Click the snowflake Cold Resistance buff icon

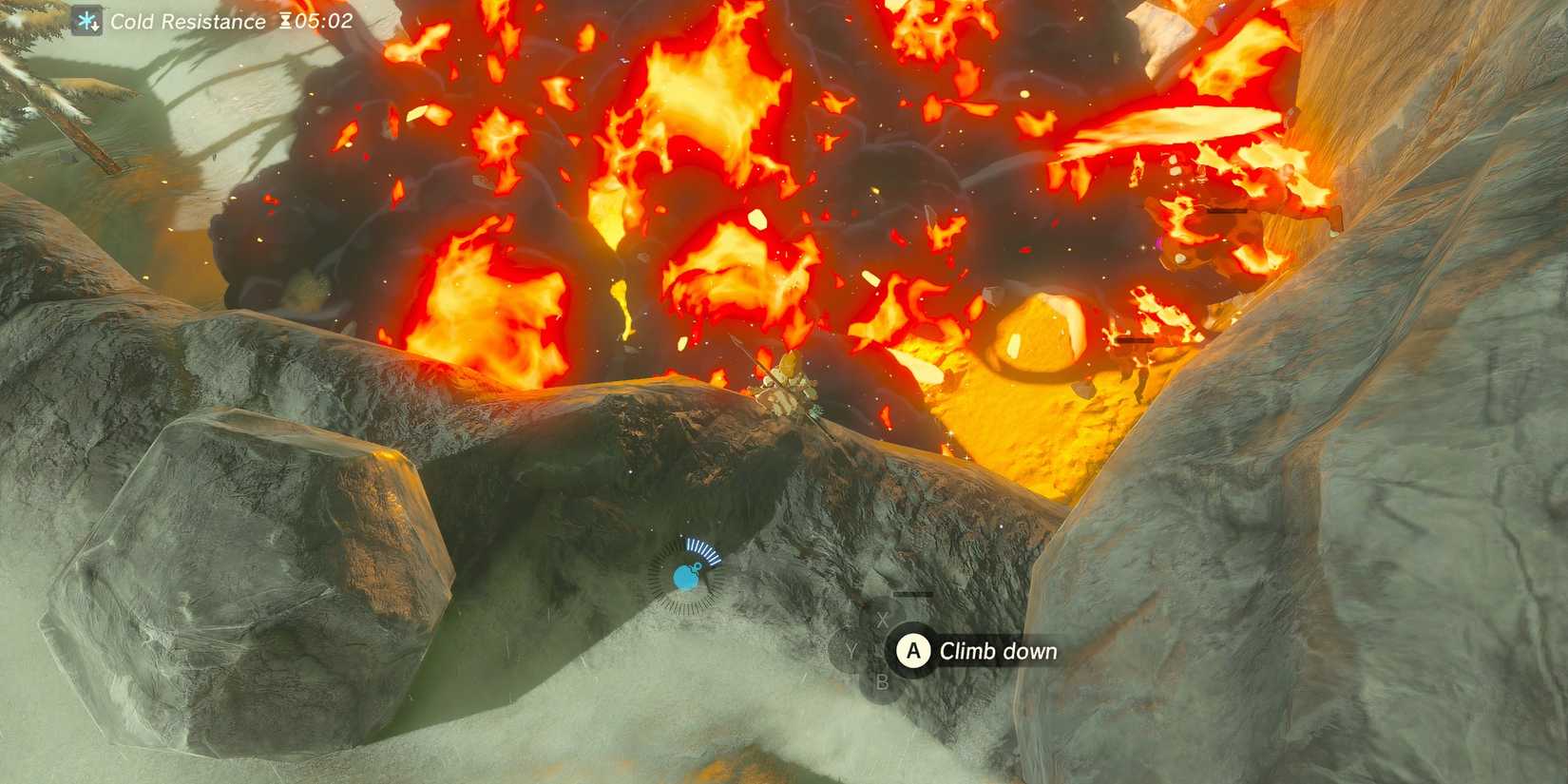[86, 21]
